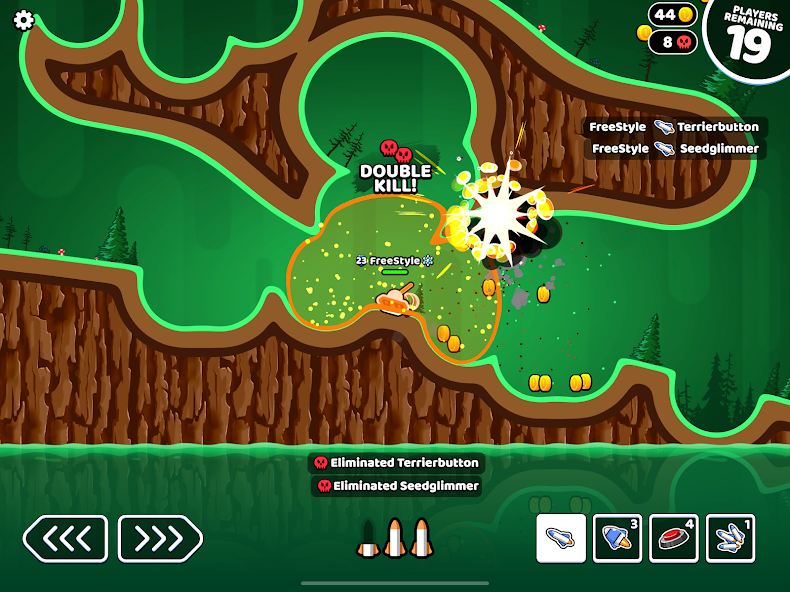Select the basic white missile weapon slot
The width and height of the screenshot is (790, 592).
[x=561, y=538]
